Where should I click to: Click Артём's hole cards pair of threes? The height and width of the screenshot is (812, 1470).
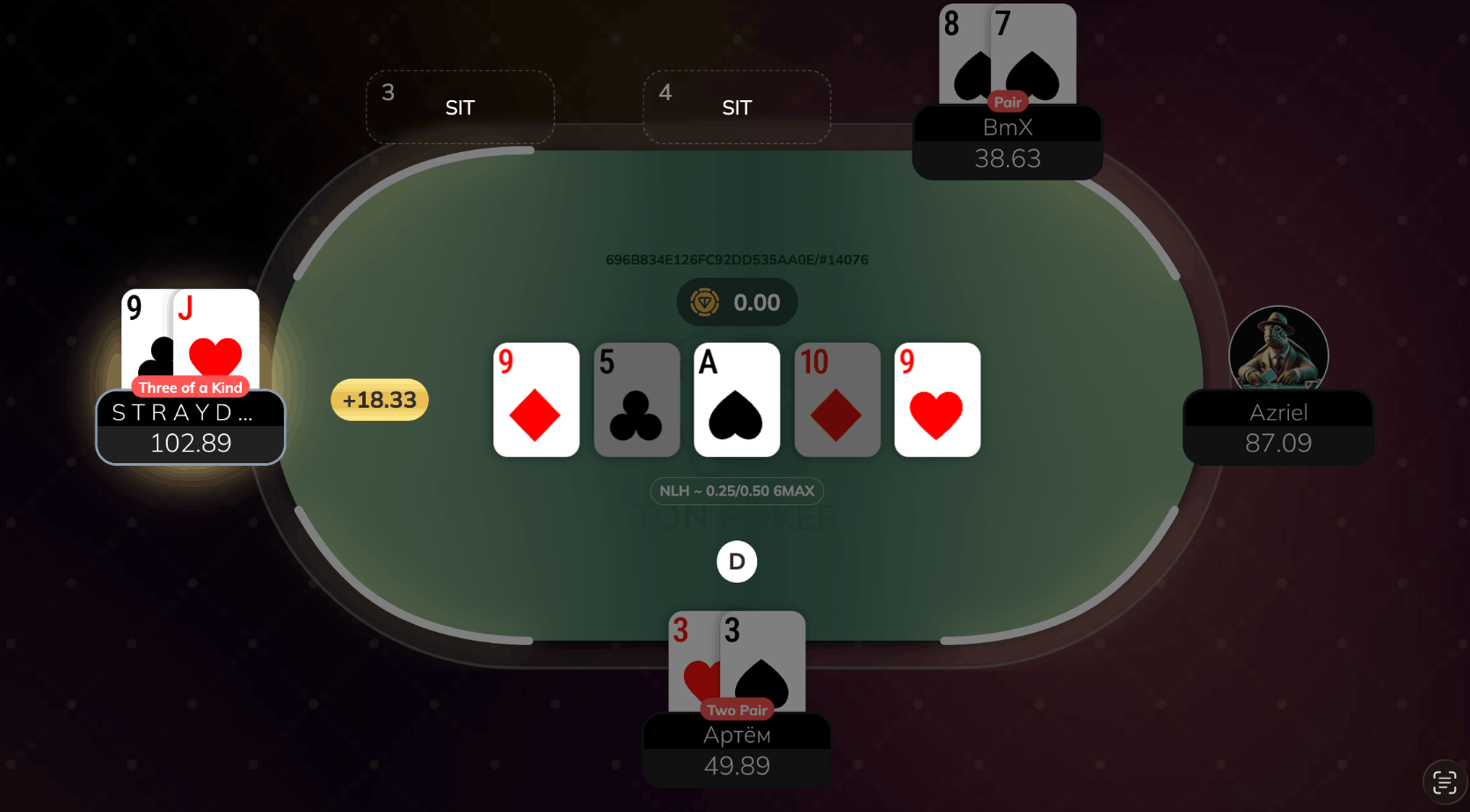(x=737, y=659)
